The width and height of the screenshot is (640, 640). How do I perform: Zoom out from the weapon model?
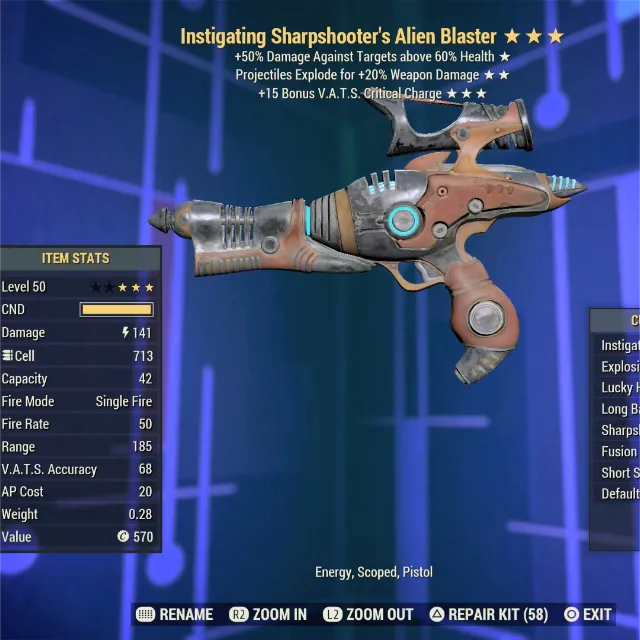[x=371, y=614]
